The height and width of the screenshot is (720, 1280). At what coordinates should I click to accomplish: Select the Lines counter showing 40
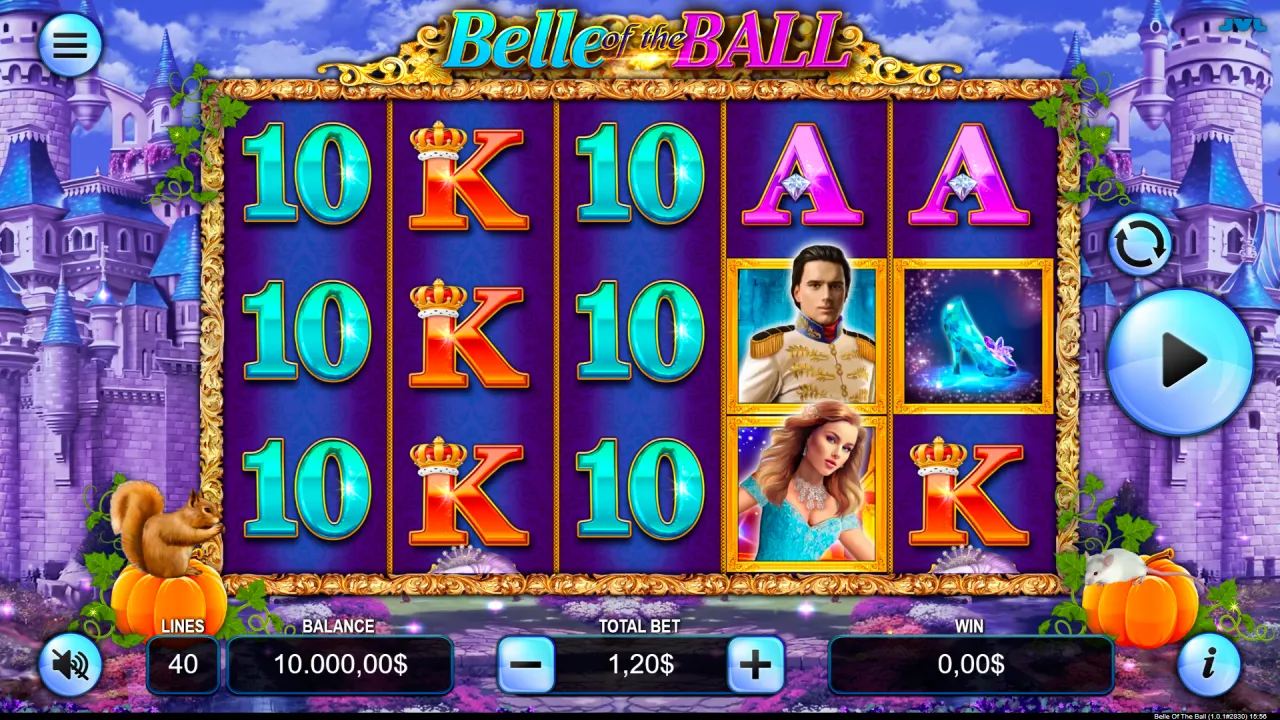coord(183,663)
